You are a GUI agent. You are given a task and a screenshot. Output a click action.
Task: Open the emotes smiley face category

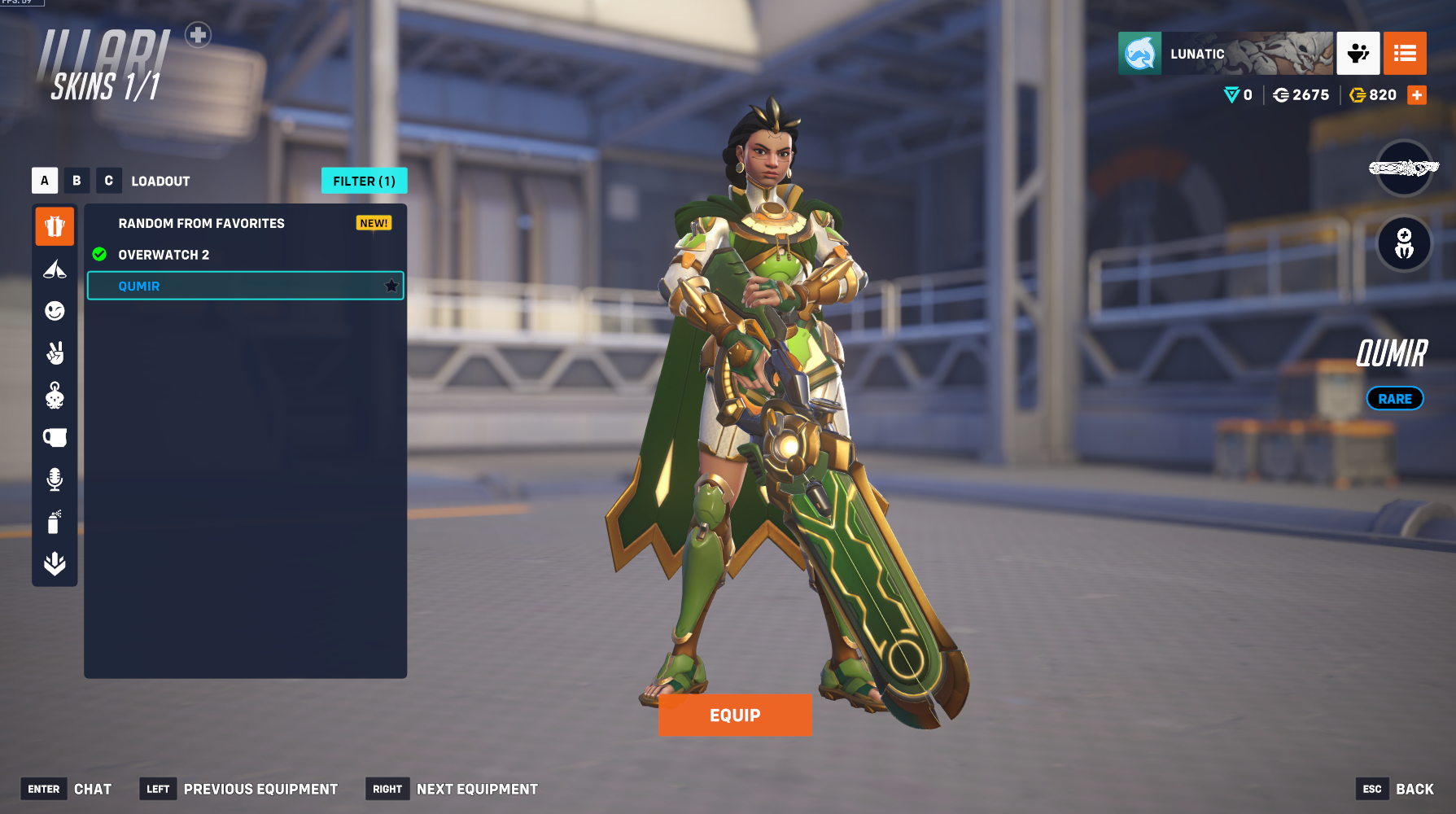click(x=55, y=311)
